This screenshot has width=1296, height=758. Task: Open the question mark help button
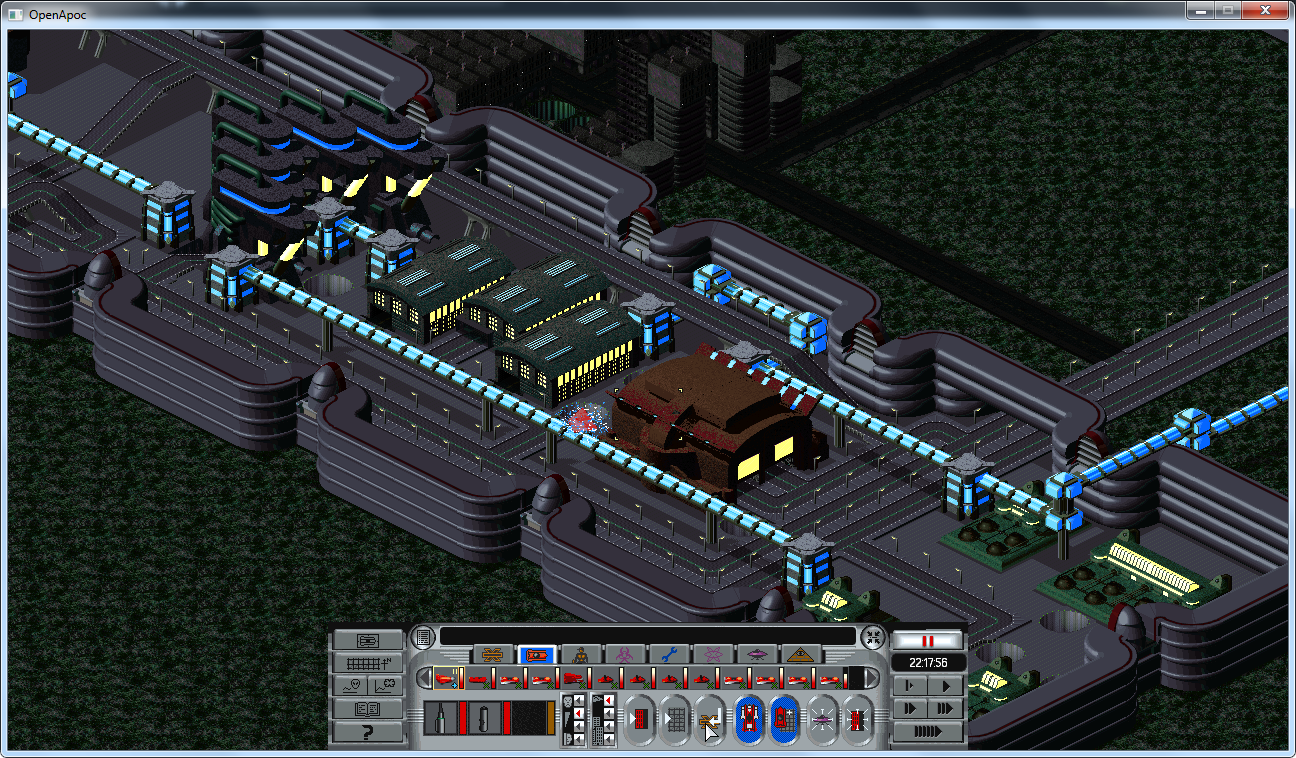[x=368, y=732]
